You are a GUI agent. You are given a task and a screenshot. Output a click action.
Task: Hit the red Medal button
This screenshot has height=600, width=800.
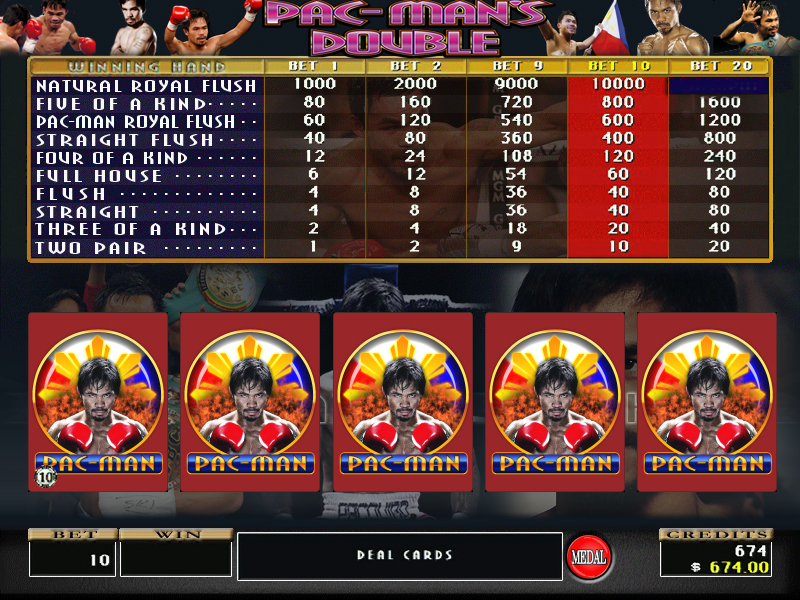(x=590, y=556)
